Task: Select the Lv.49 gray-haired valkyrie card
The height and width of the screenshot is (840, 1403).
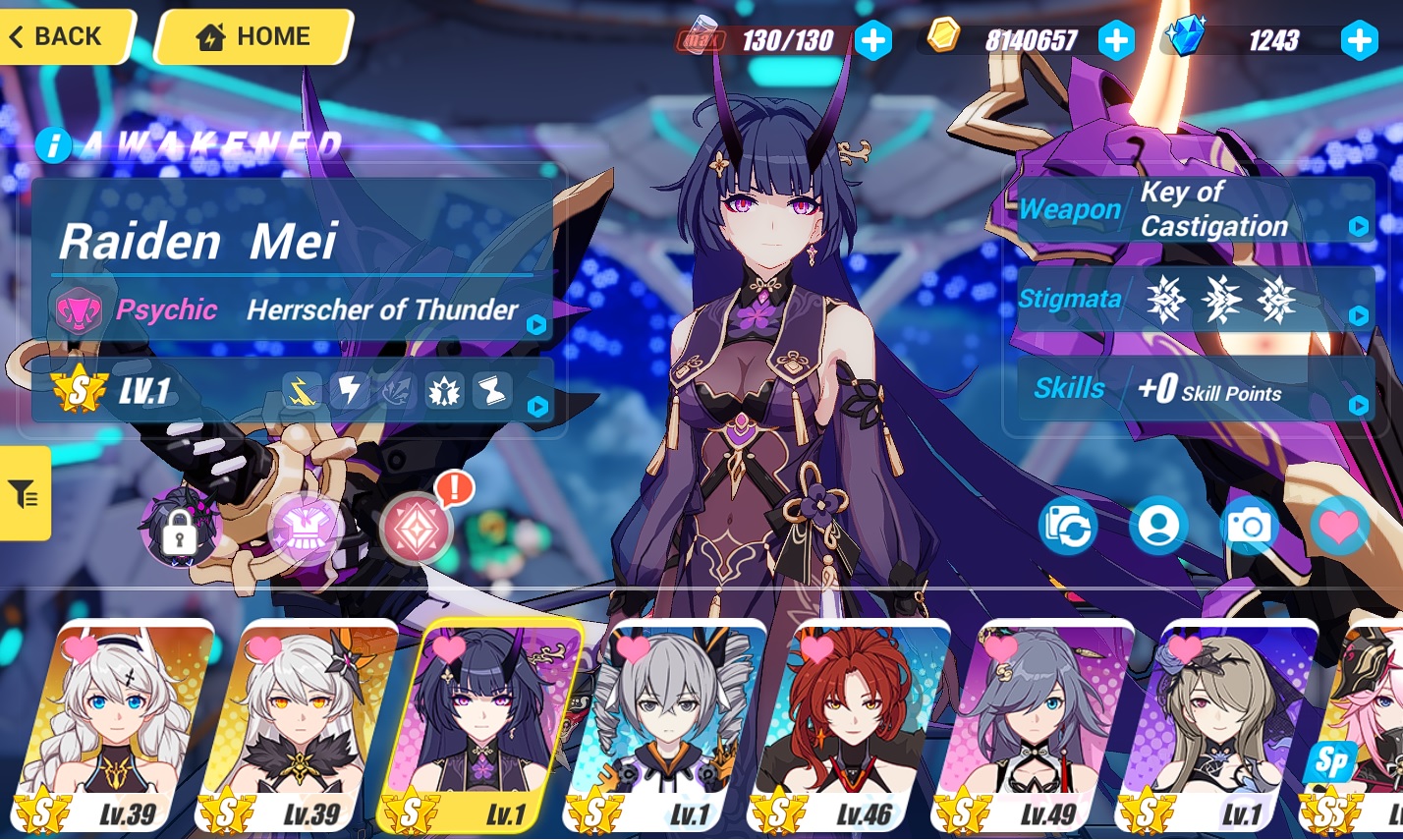Action: (1034, 727)
